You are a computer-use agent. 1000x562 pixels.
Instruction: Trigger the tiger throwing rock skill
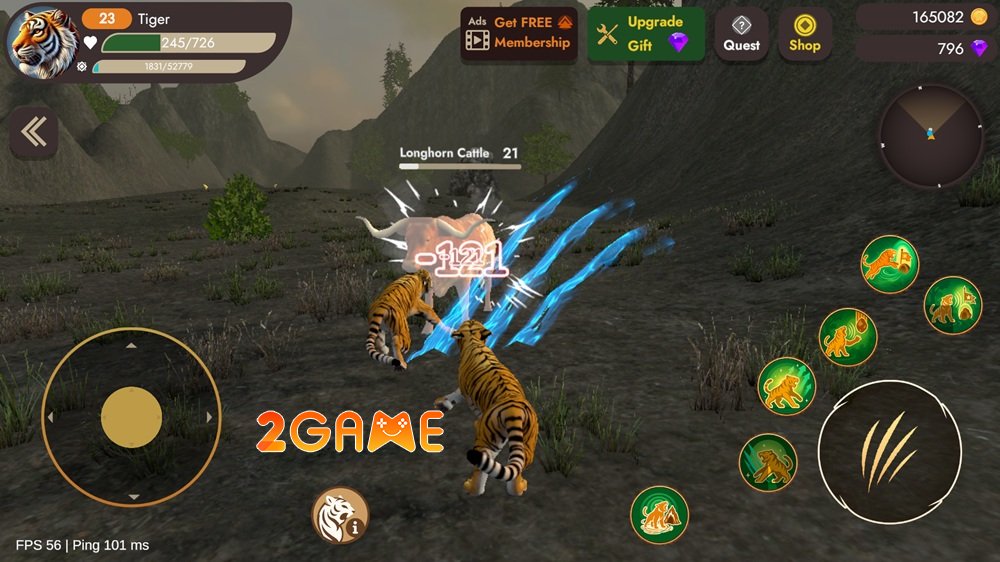pyautogui.click(x=848, y=336)
